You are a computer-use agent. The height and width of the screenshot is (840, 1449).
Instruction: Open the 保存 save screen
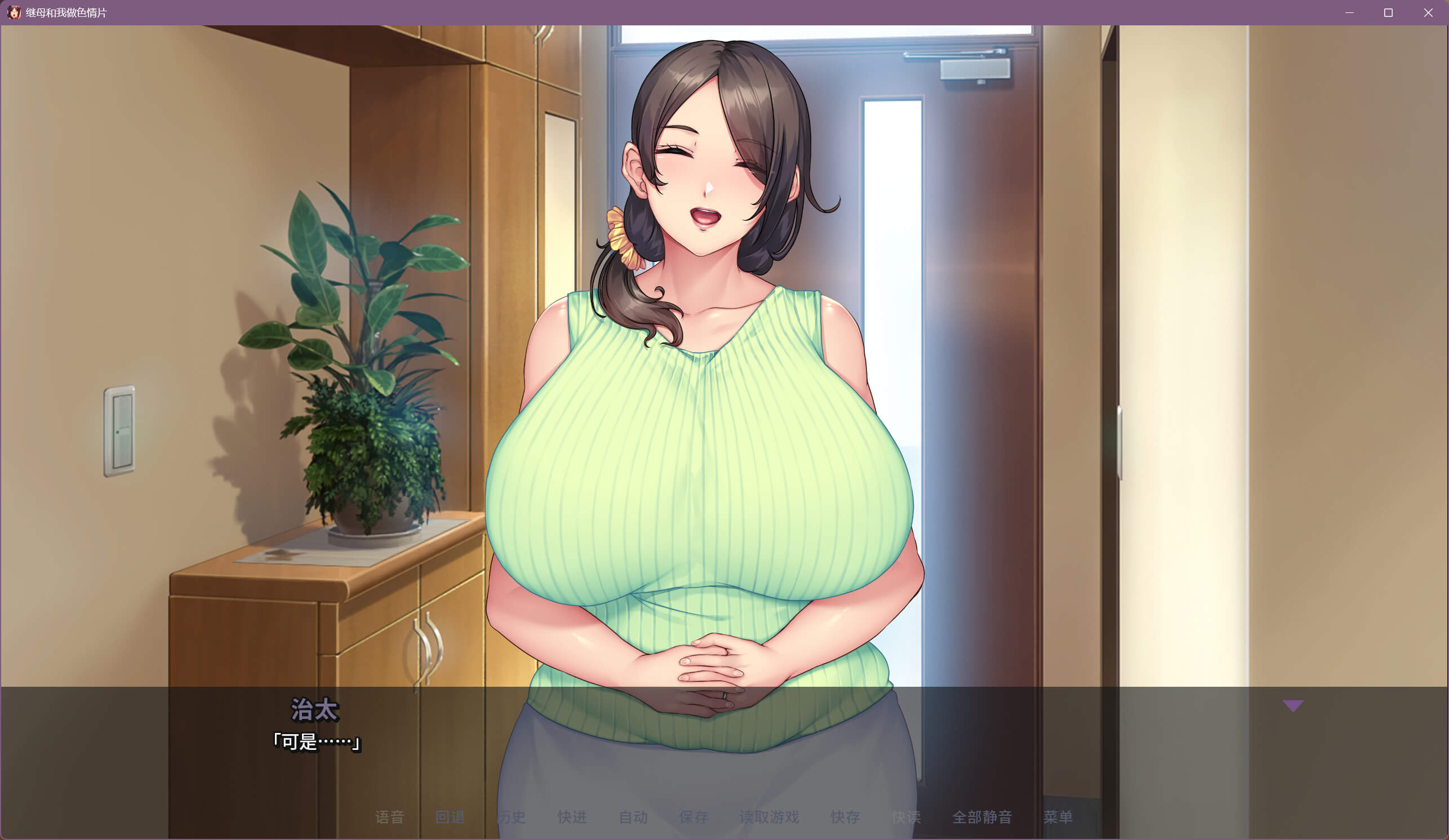click(x=694, y=817)
